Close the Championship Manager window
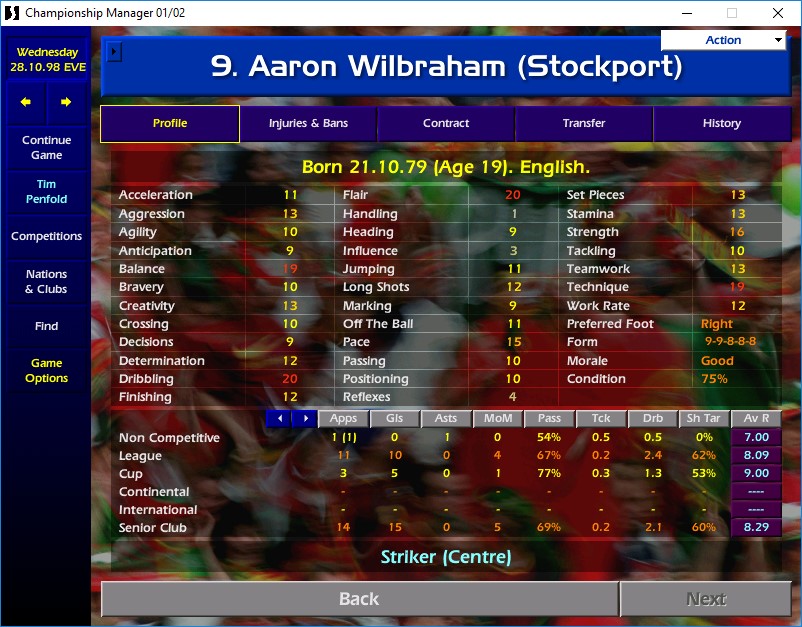Image resolution: width=802 pixels, height=627 pixels. [778, 13]
